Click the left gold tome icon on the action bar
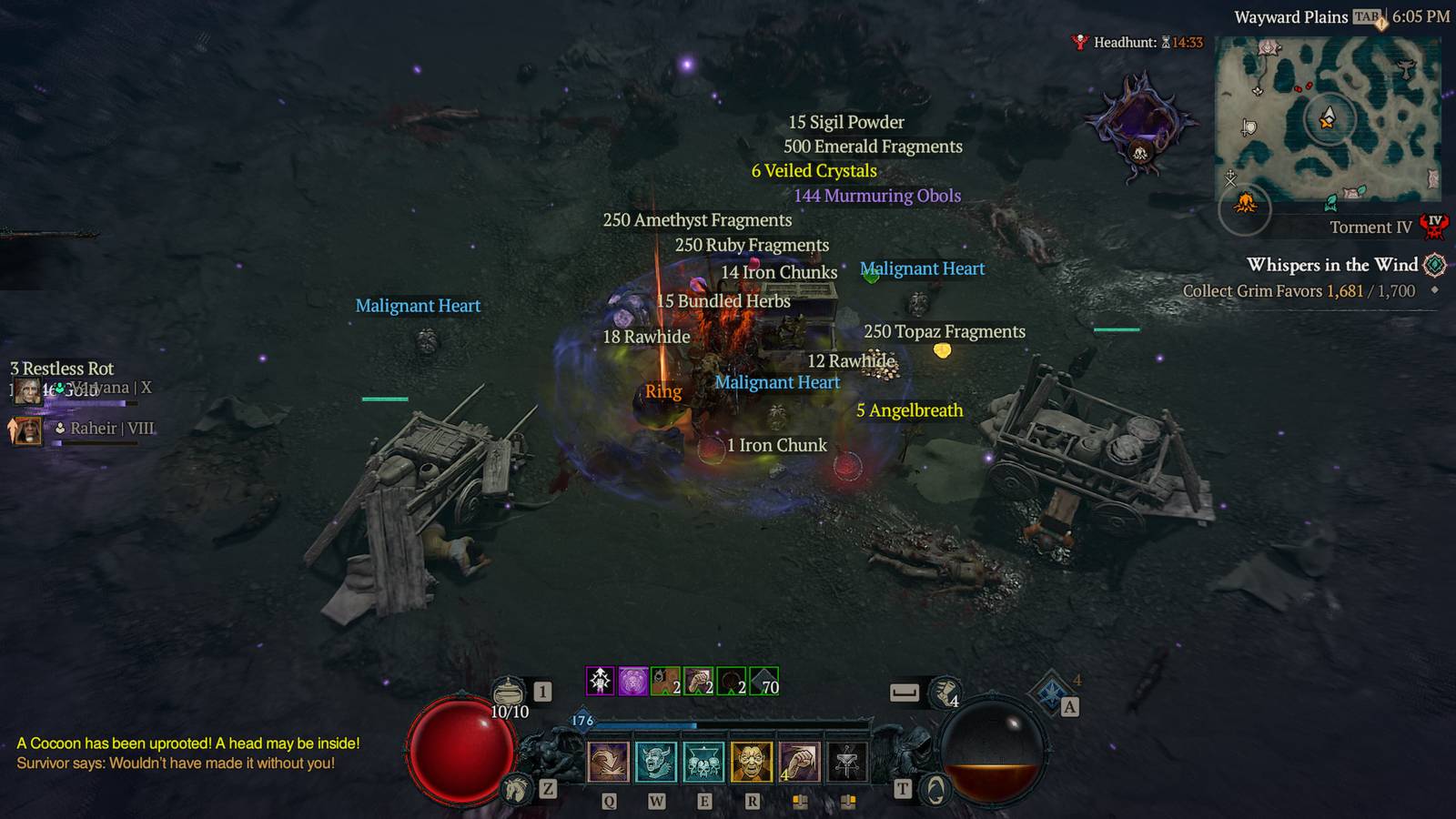This screenshot has width=1456, height=819. pos(799,803)
